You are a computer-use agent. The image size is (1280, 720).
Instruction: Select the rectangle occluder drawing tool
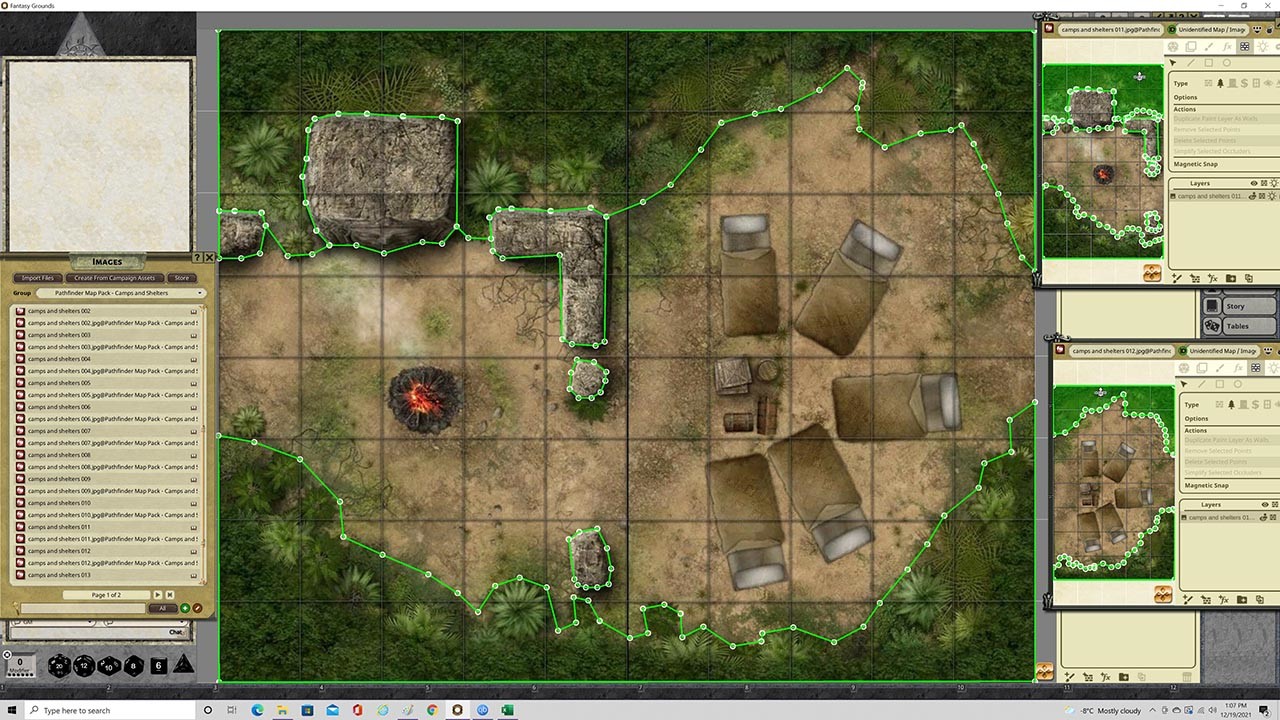[1209, 64]
